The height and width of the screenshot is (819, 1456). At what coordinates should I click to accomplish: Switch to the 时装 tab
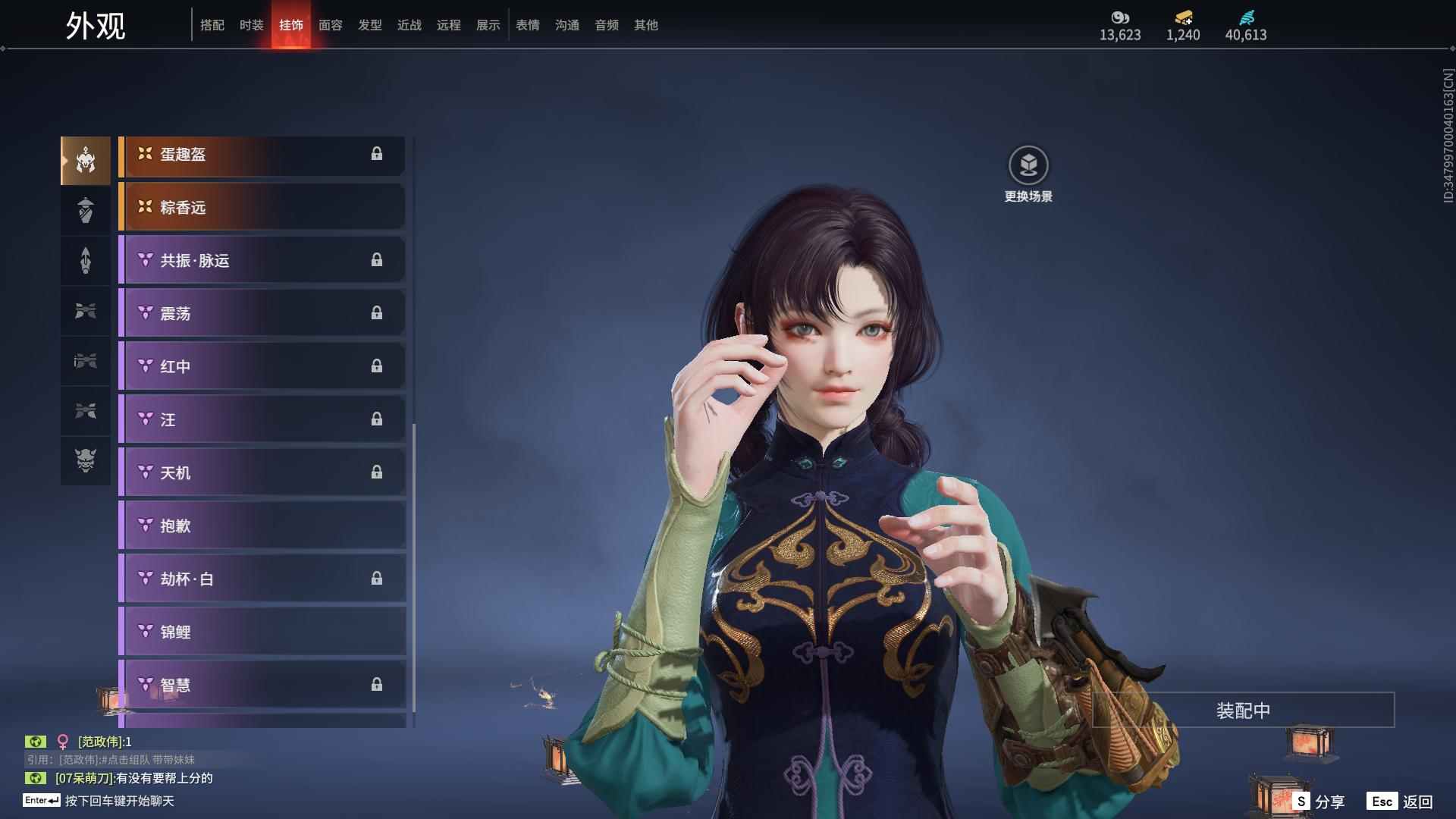(x=251, y=25)
